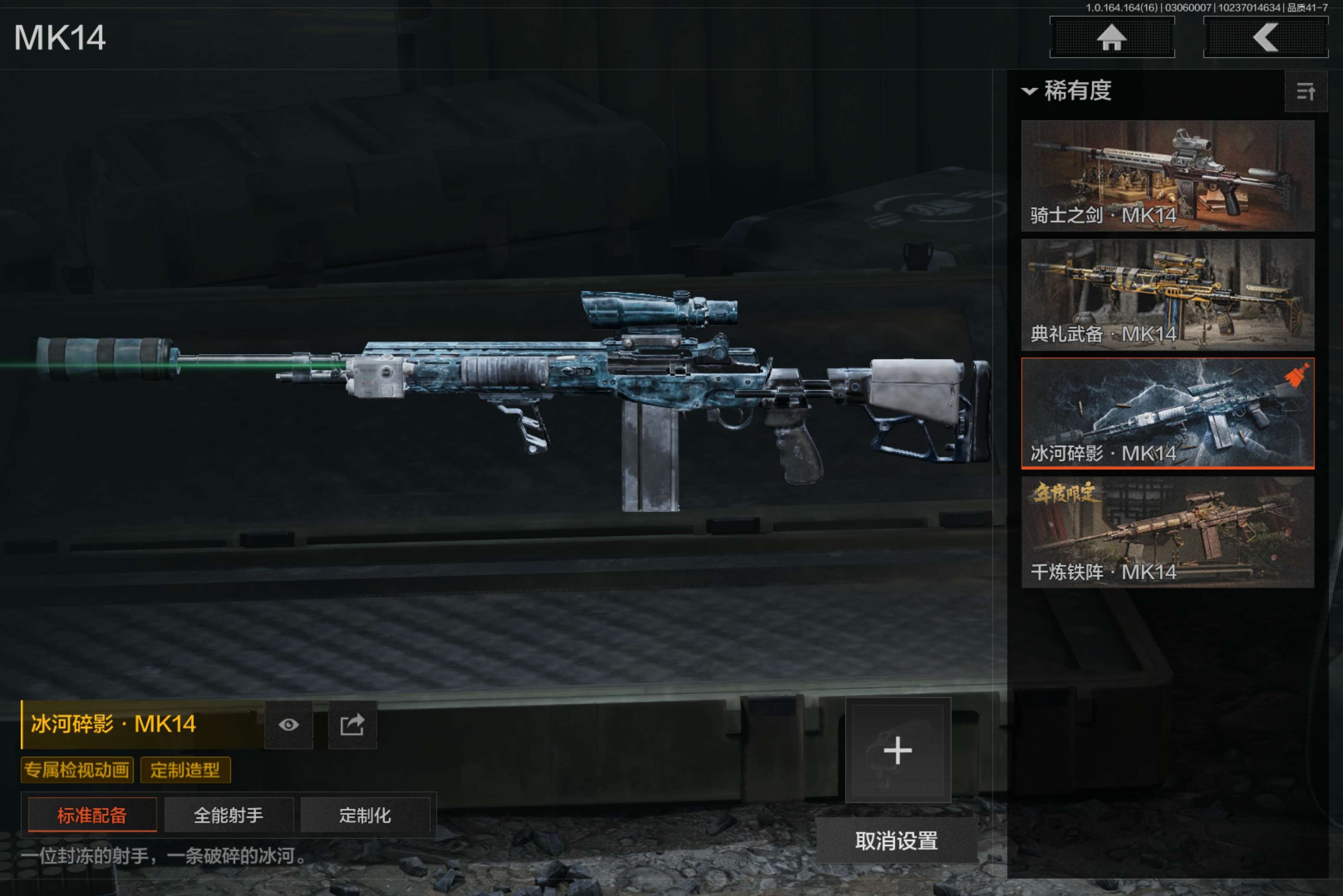Open the 专属检视动画 tag
The image size is (1343, 896).
[x=77, y=770]
